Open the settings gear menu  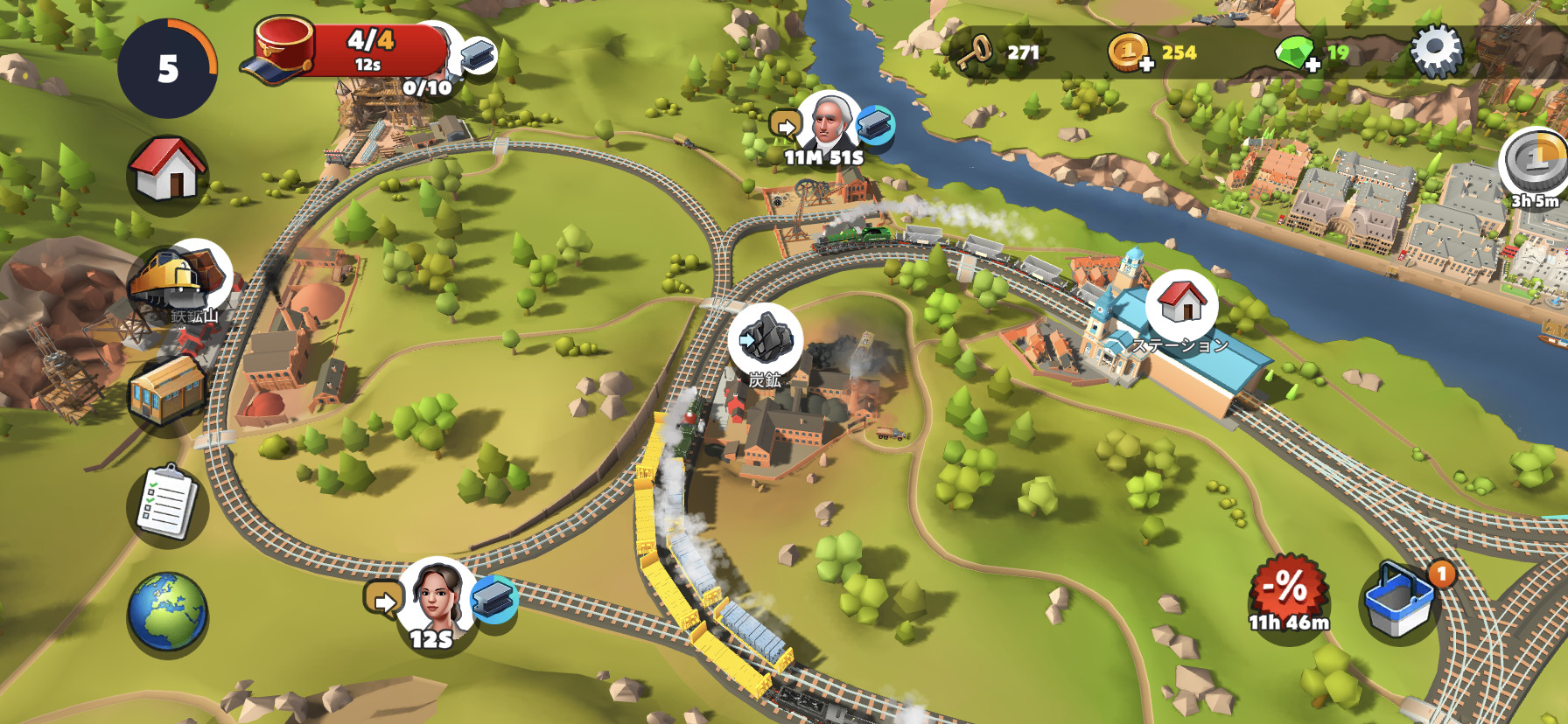(1436, 52)
